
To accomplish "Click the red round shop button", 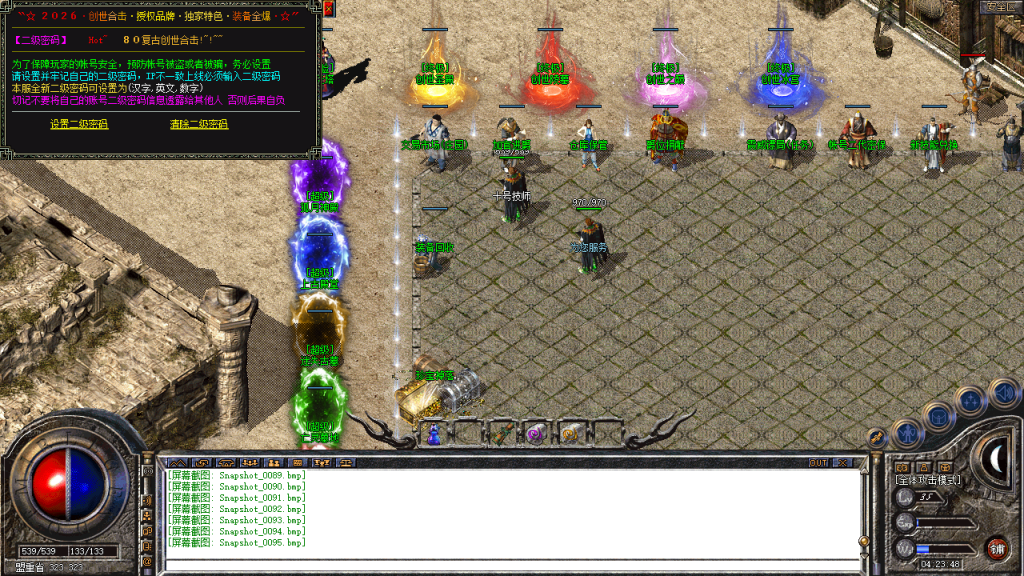I will pyautogui.click(x=996, y=548).
